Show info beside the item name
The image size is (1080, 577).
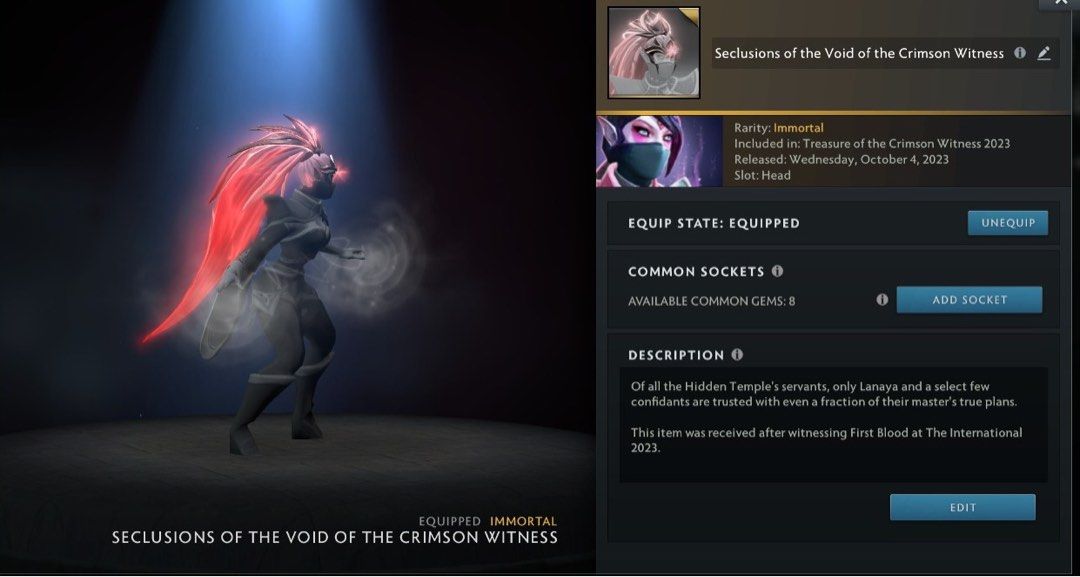pos(1020,54)
